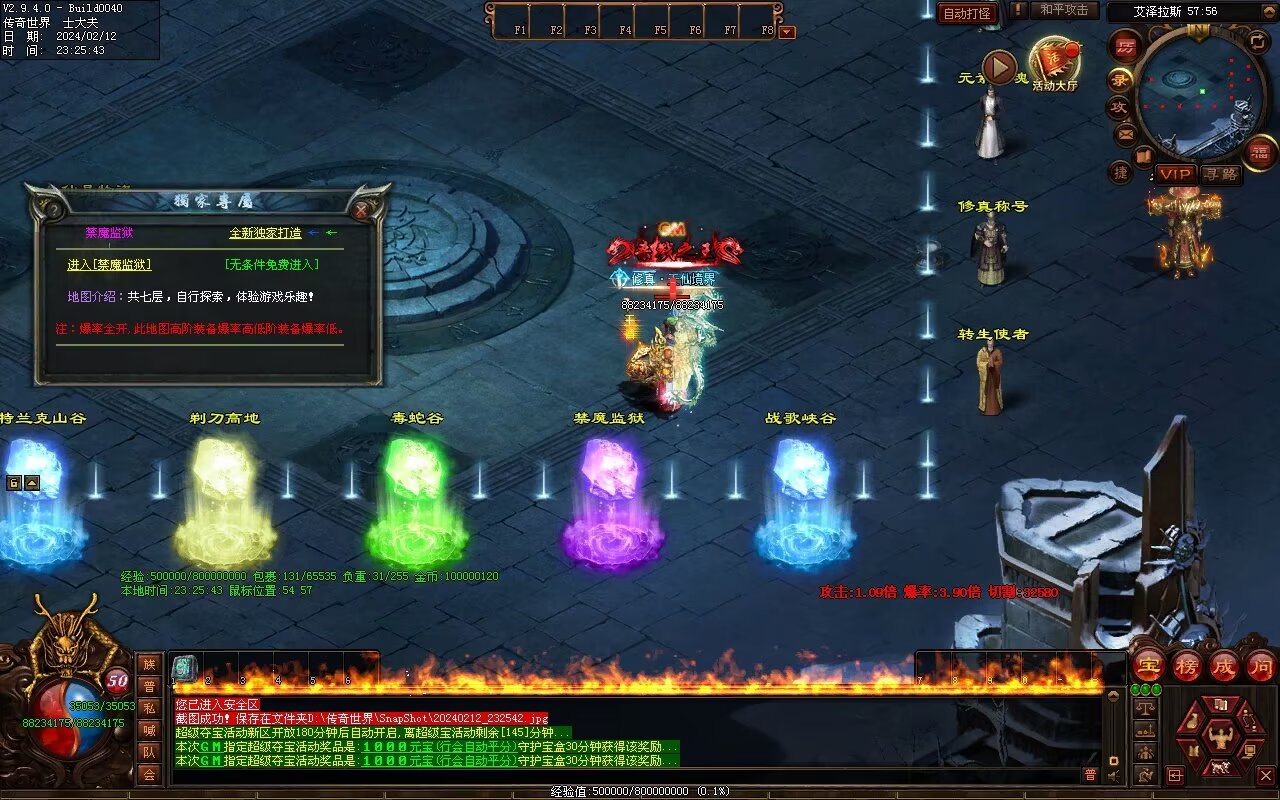This screenshot has width=1280, height=800.
Task: Show the 榜 rankings button
Action: coord(1186,665)
